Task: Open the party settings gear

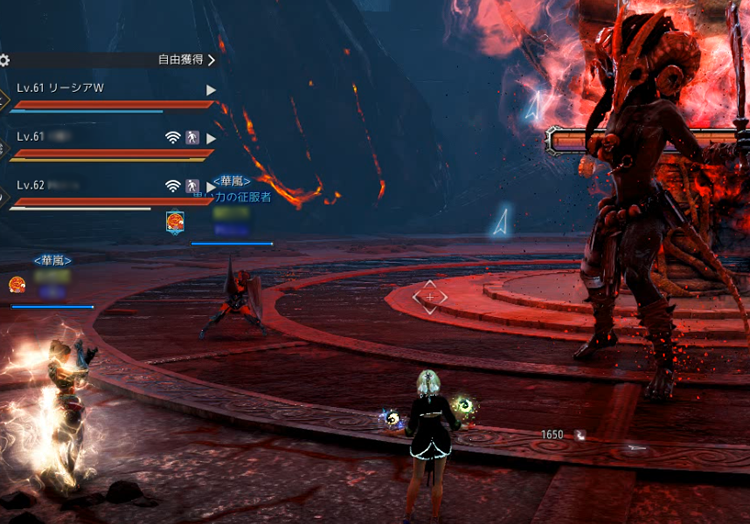Action: pyautogui.click(x=4, y=60)
